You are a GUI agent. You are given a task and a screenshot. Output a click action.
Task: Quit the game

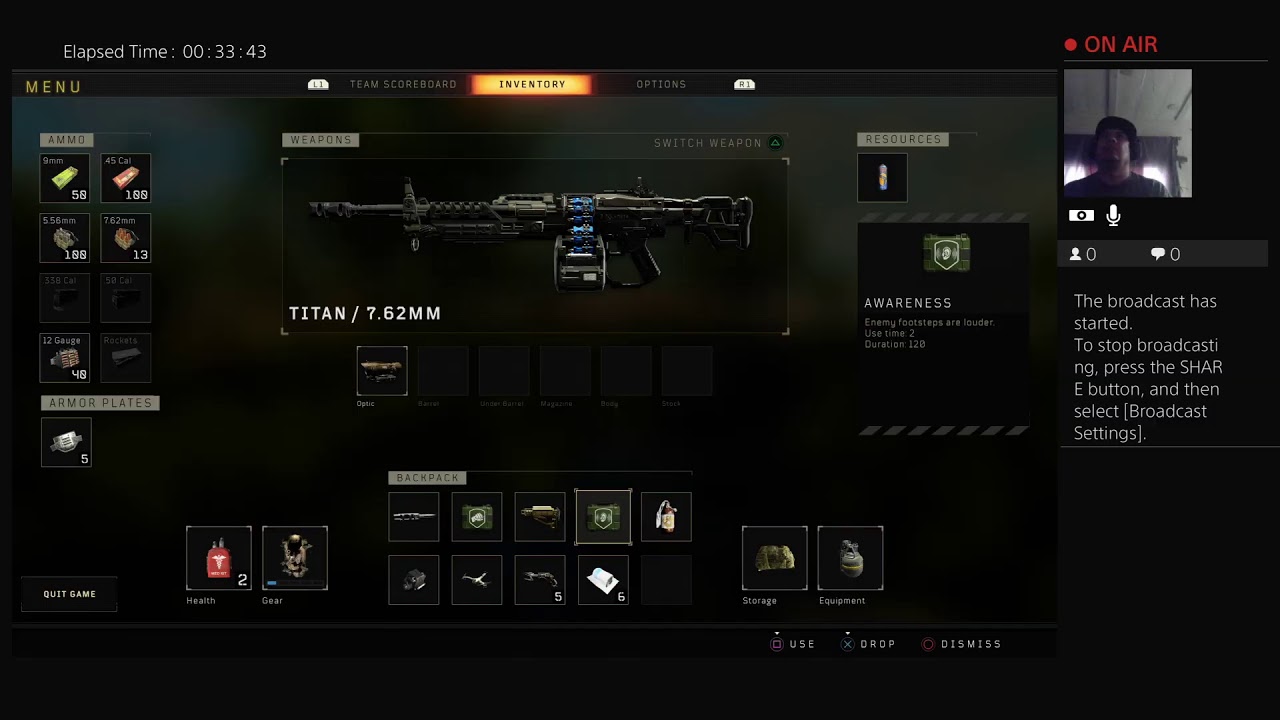click(x=69, y=594)
